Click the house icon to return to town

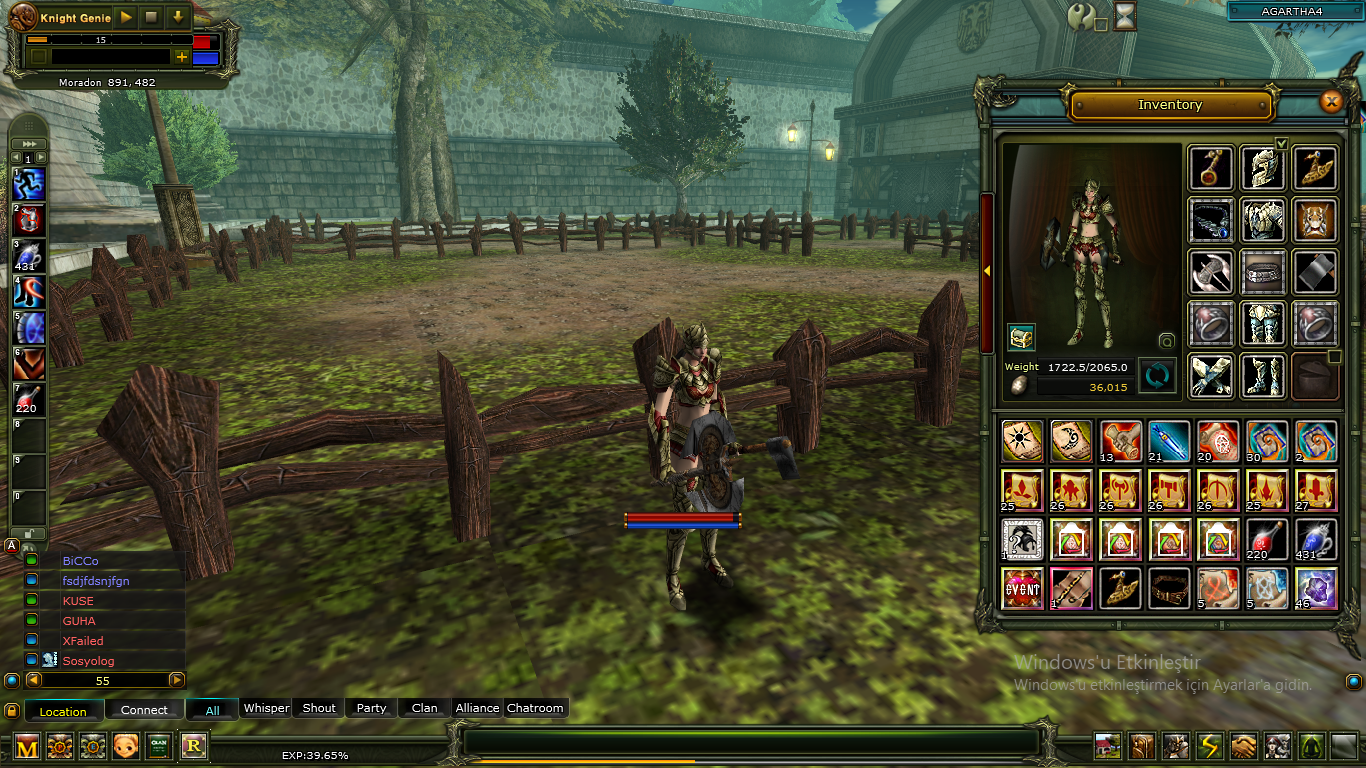point(1107,747)
